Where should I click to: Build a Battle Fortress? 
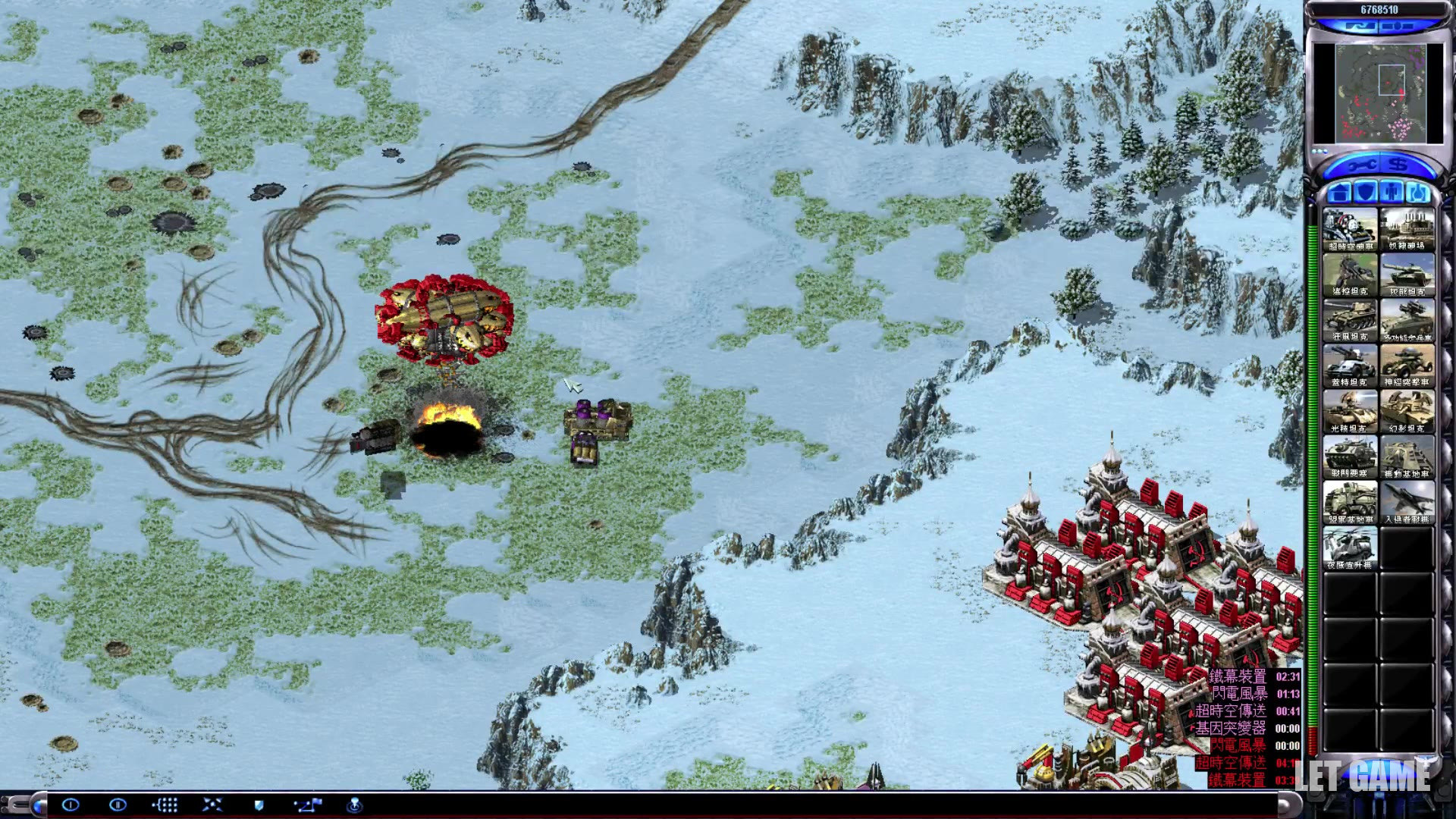(1350, 457)
